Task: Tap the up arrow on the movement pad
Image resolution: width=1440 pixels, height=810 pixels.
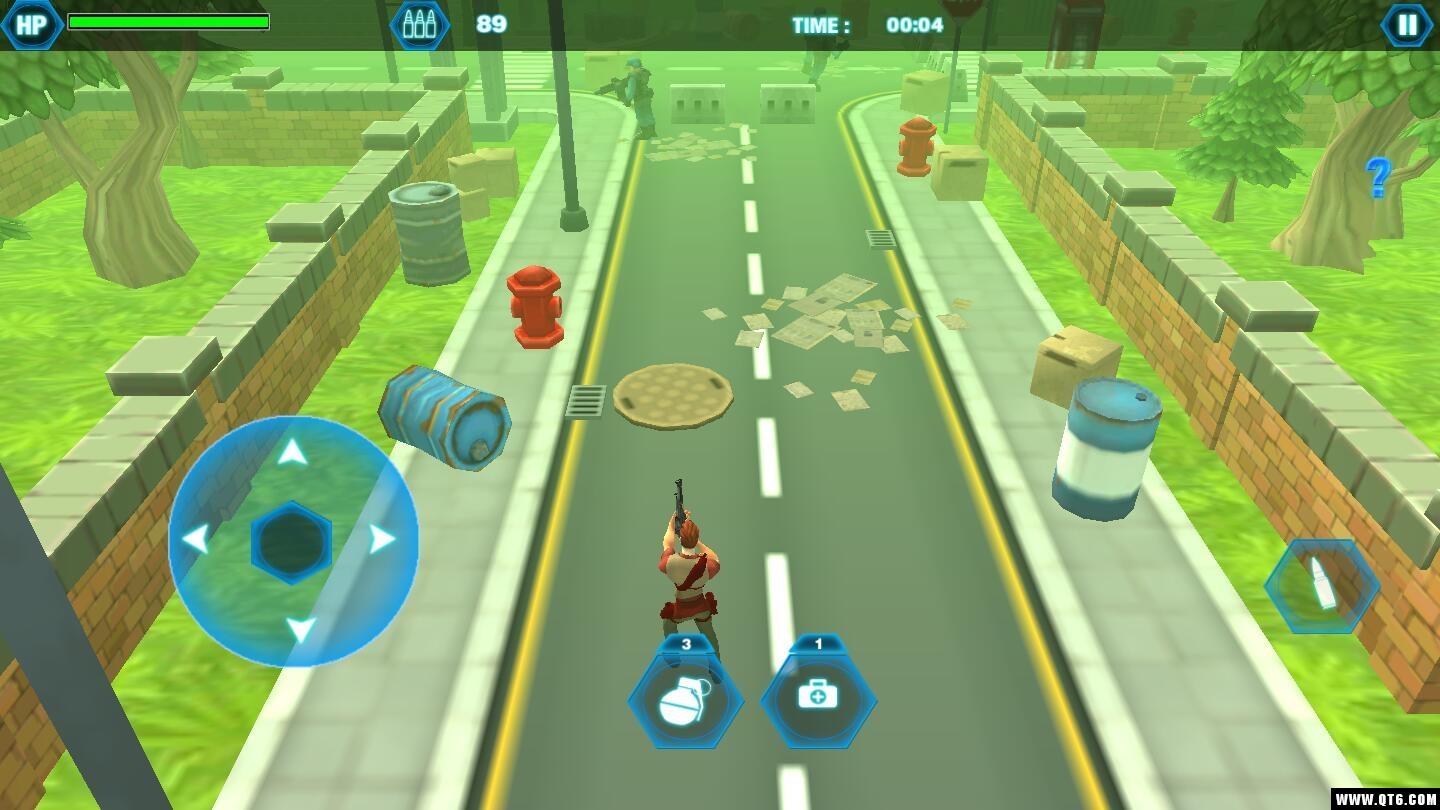Action: pos(292,454)
